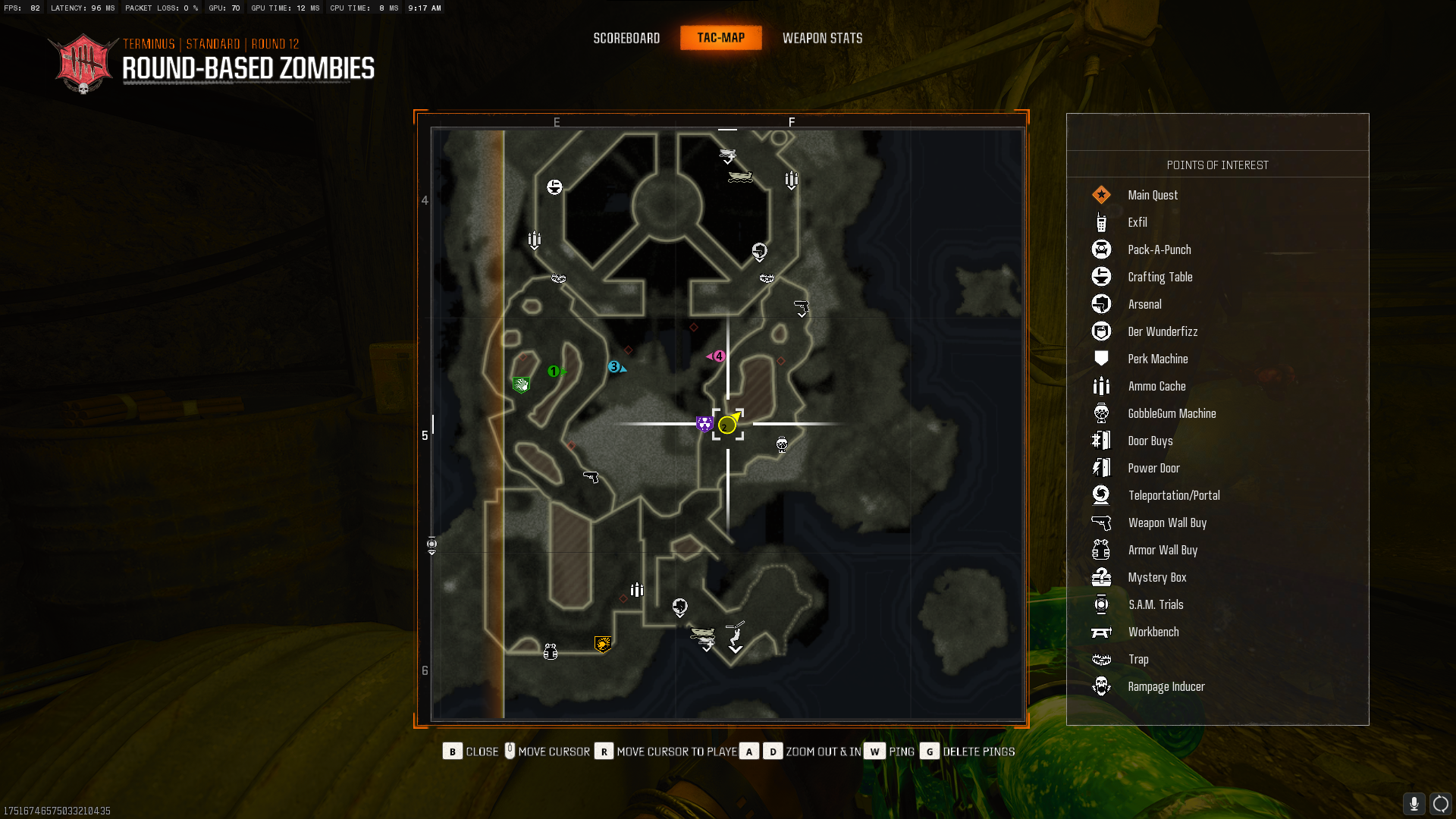This screenshot has width=1456, height=819.
Task: Mute the microphone icon in the bottom right
Action: (1414, 803)
